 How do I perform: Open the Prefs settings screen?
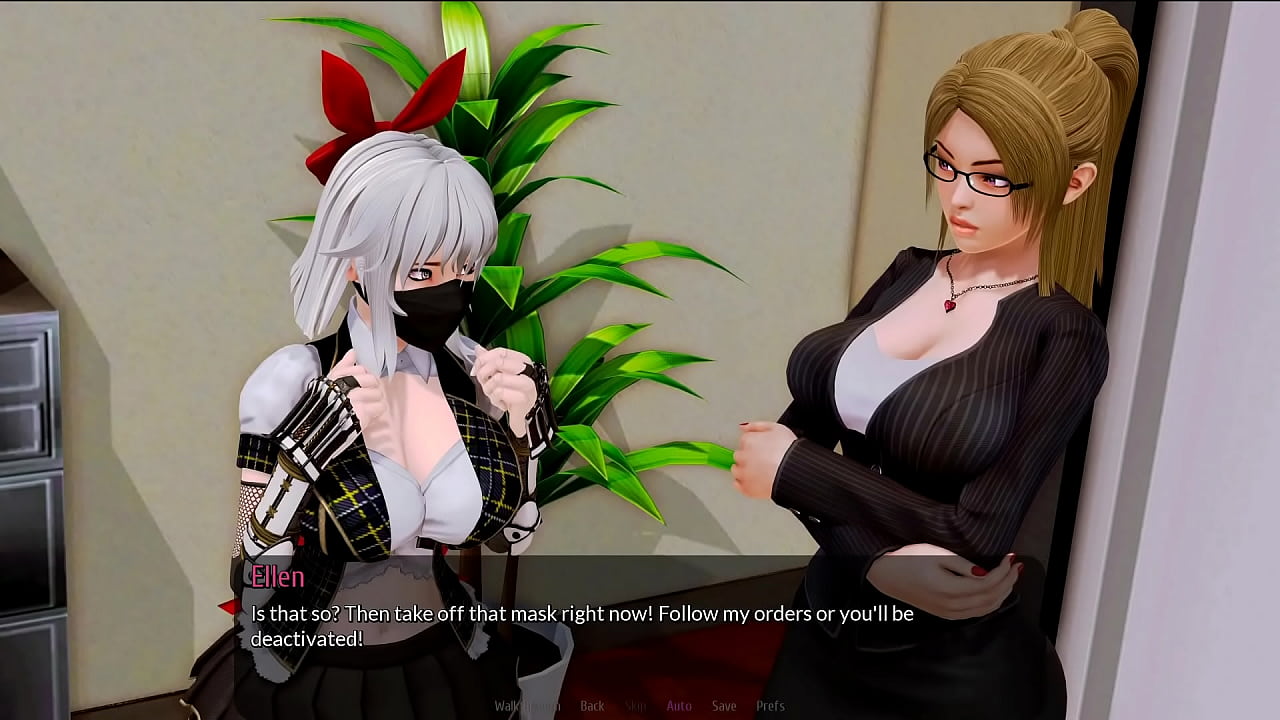[771, 706]
